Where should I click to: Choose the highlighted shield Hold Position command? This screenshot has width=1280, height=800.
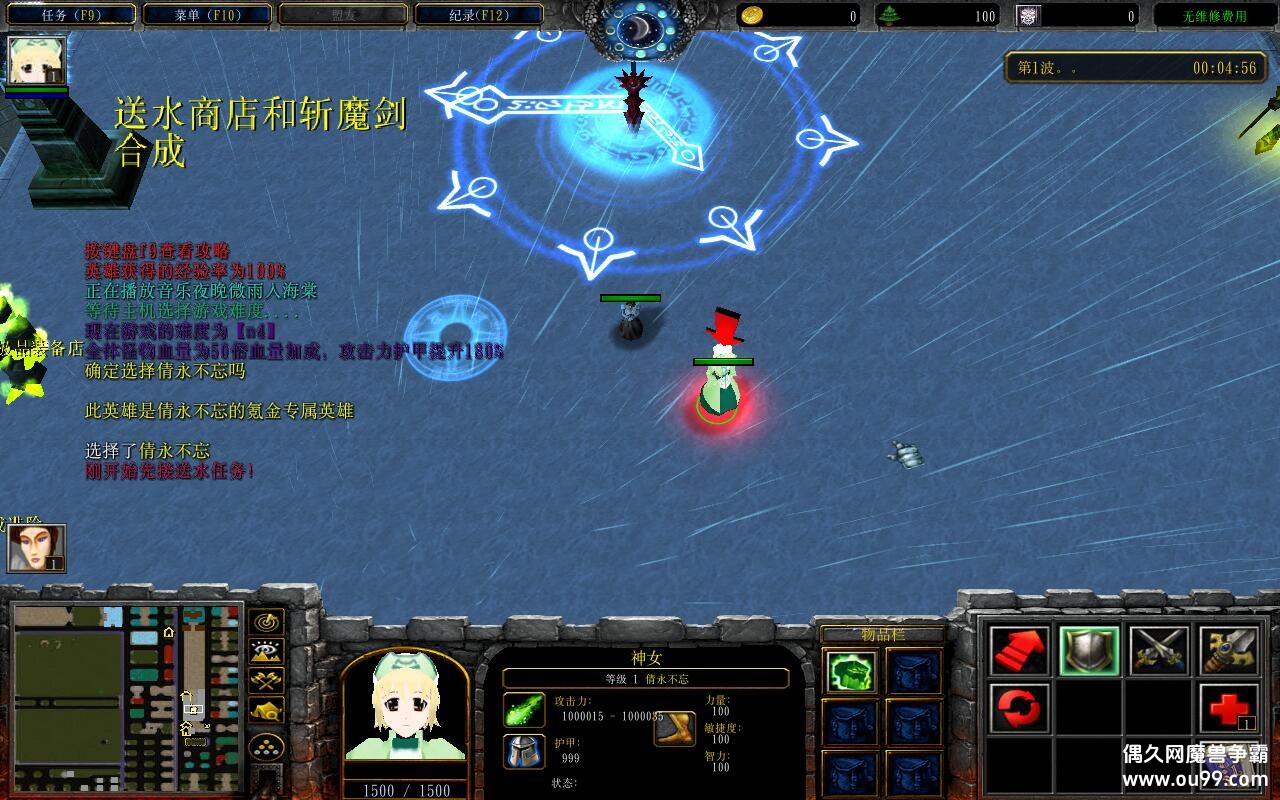coord(1089,651)
